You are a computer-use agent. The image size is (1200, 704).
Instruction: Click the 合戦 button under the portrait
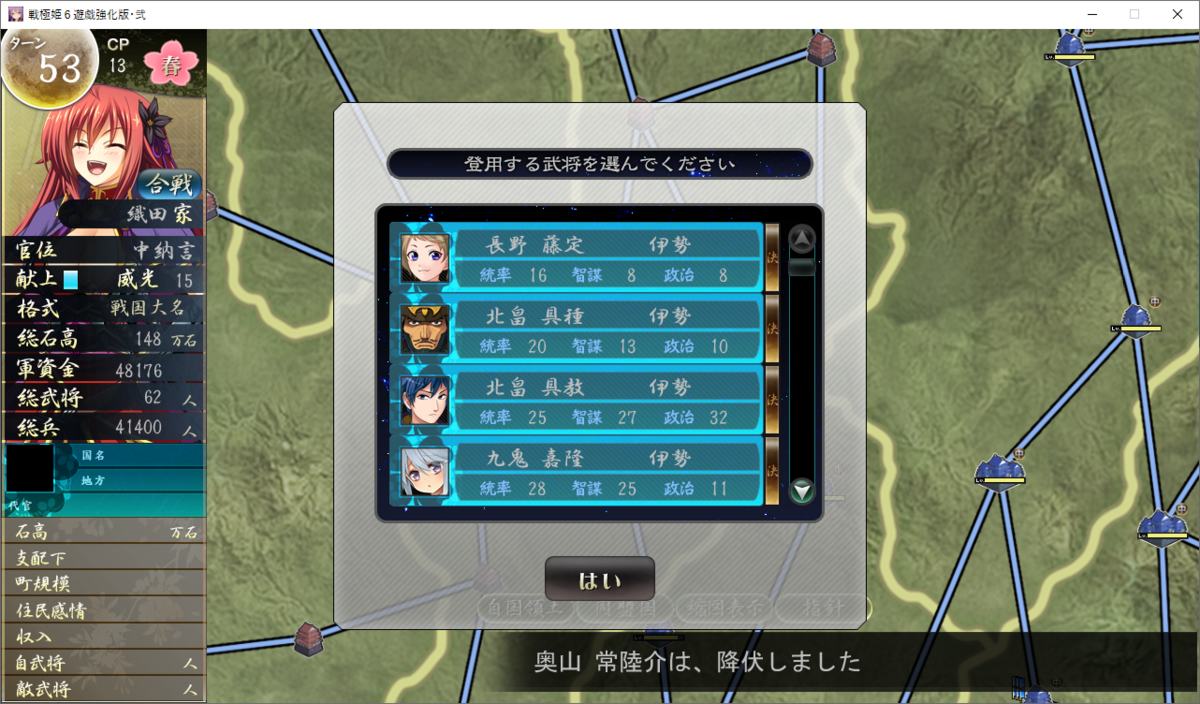[x=169, y=185]
